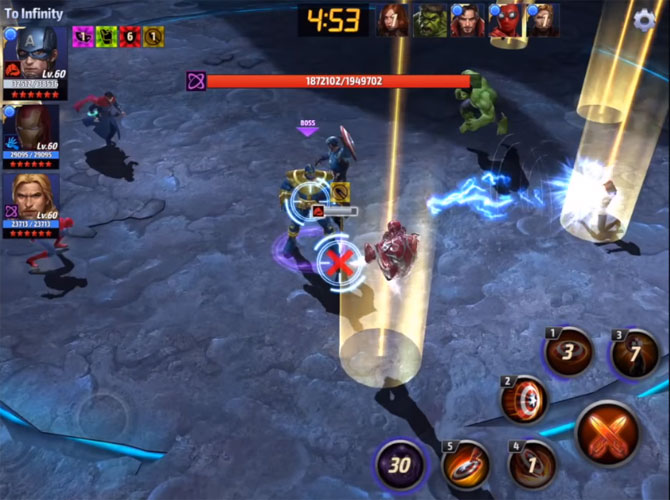Viewport: 670px width, 500px height.
Task: Pick the Spider-Man portrait in top bar
Action: (x=505, y=22)
